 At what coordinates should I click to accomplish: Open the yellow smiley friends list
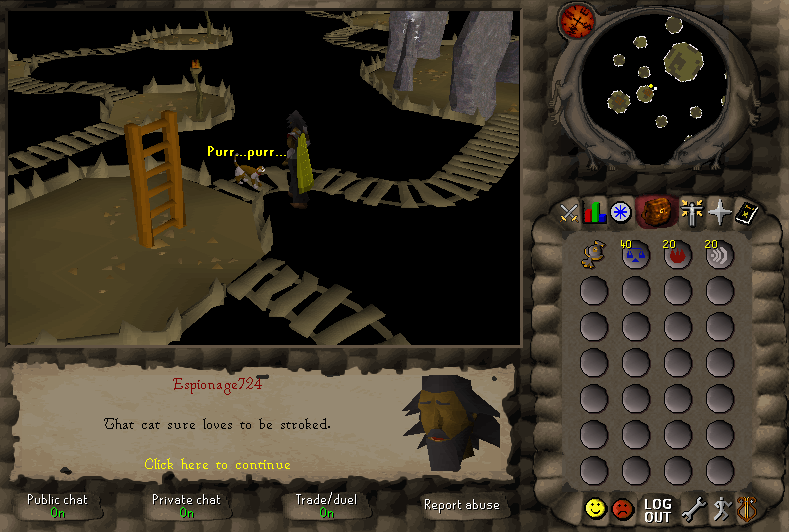click(596, 509)
